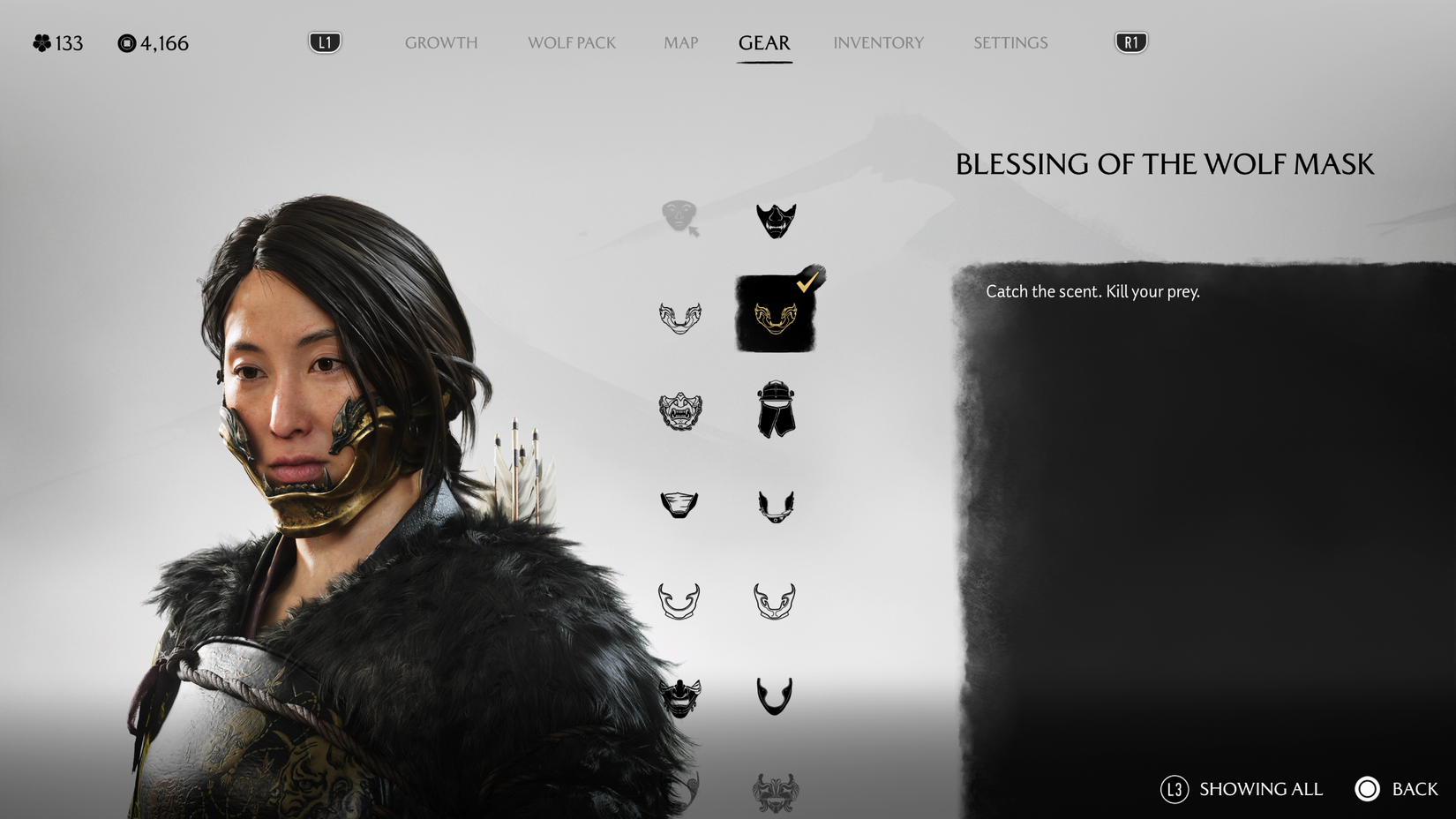Open the Settings menu
The image size is (1456, 819).
pos(1009,41)
